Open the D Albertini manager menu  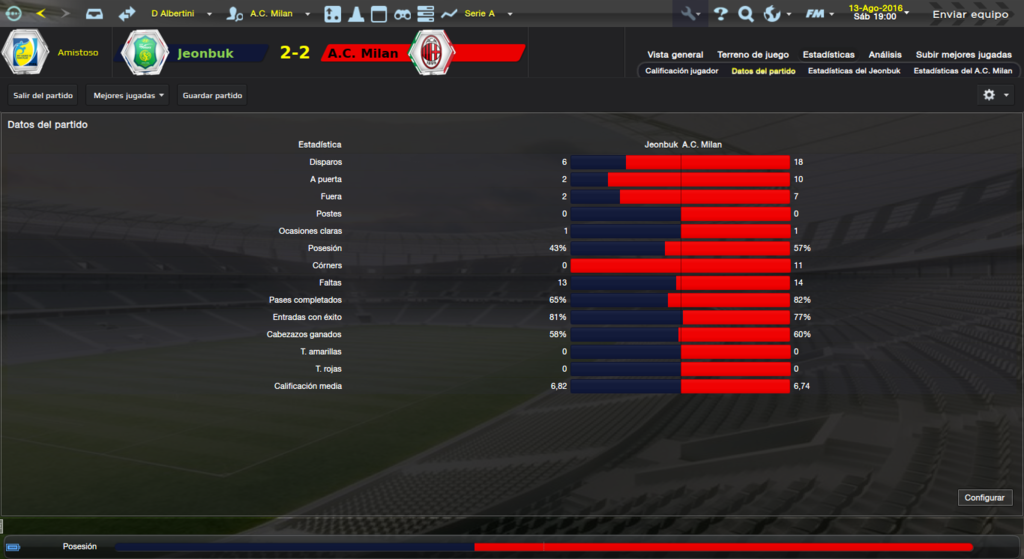click(x=181, y=14)
